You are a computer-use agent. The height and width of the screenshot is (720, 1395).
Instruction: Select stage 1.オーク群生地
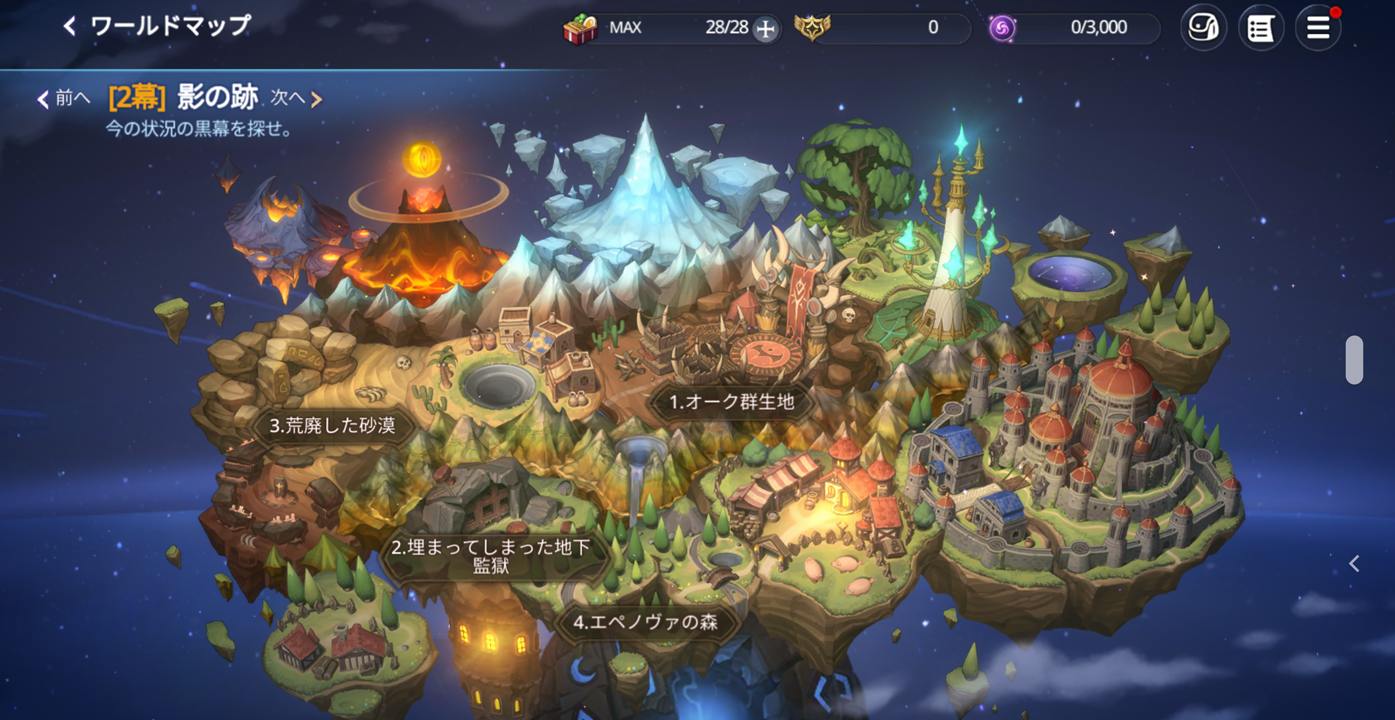[x=732, y=402]
